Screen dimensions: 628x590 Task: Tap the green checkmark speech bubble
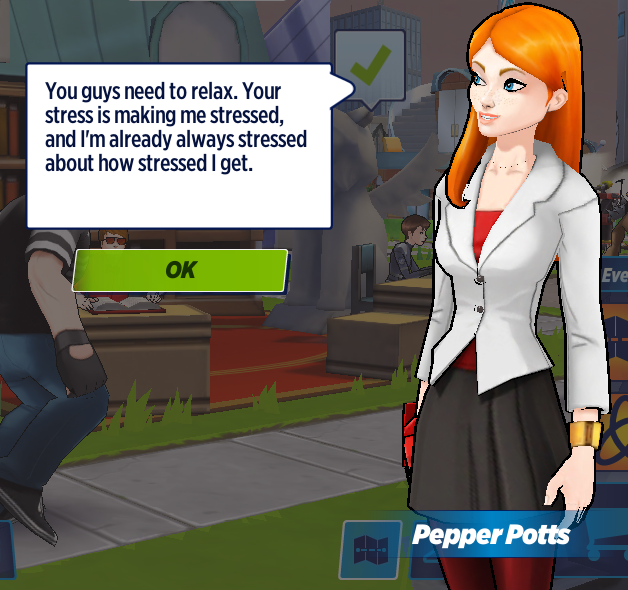[369, 65]
